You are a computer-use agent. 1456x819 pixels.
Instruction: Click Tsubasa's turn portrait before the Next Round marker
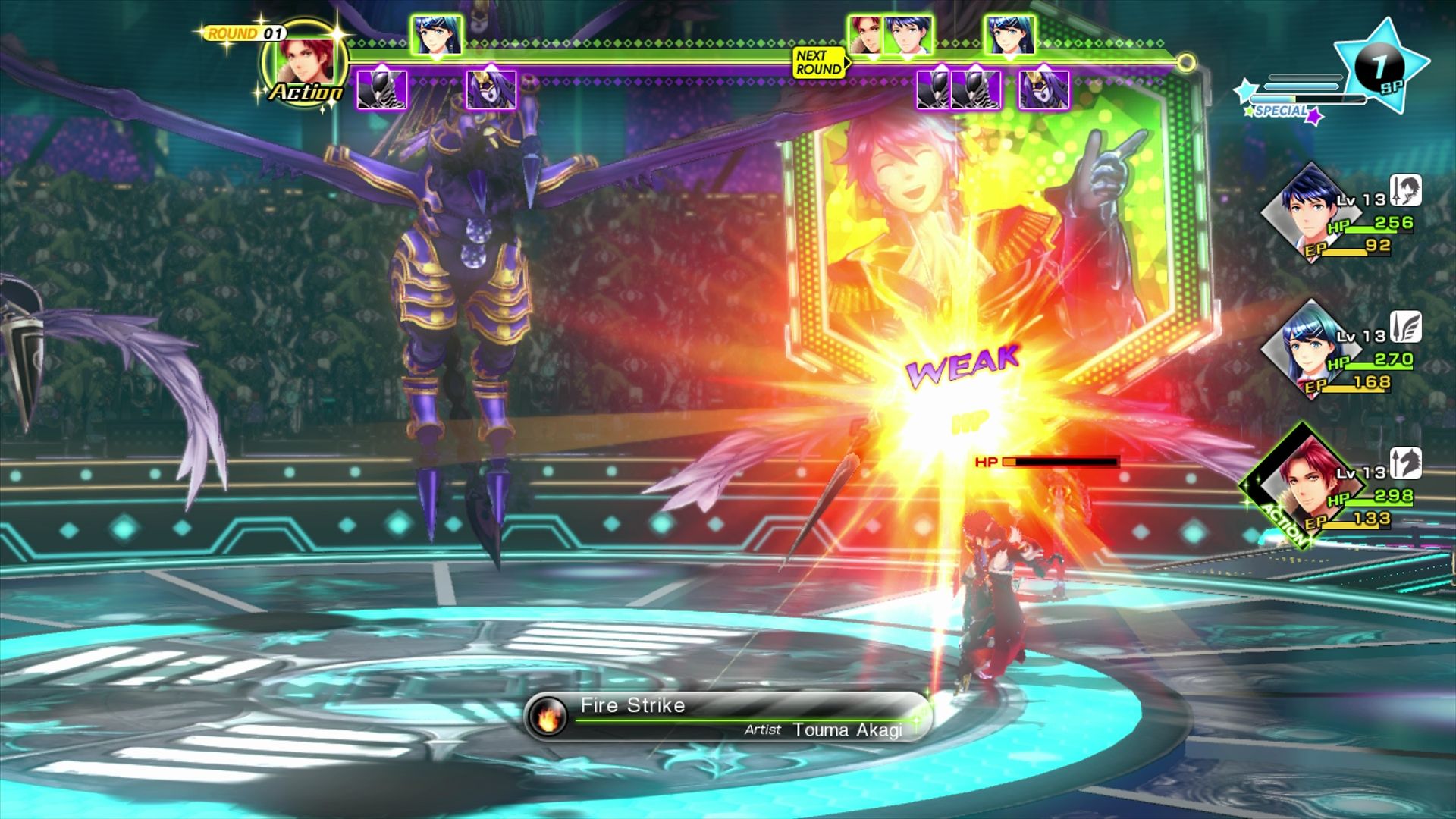437,35
